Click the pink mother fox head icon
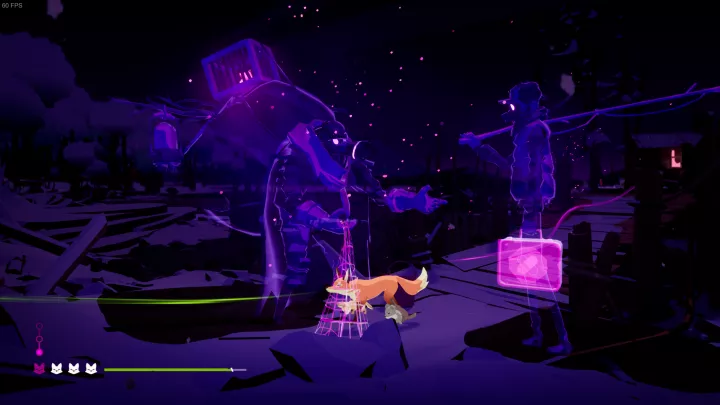The image size is (720, 405). coord(40,369)
